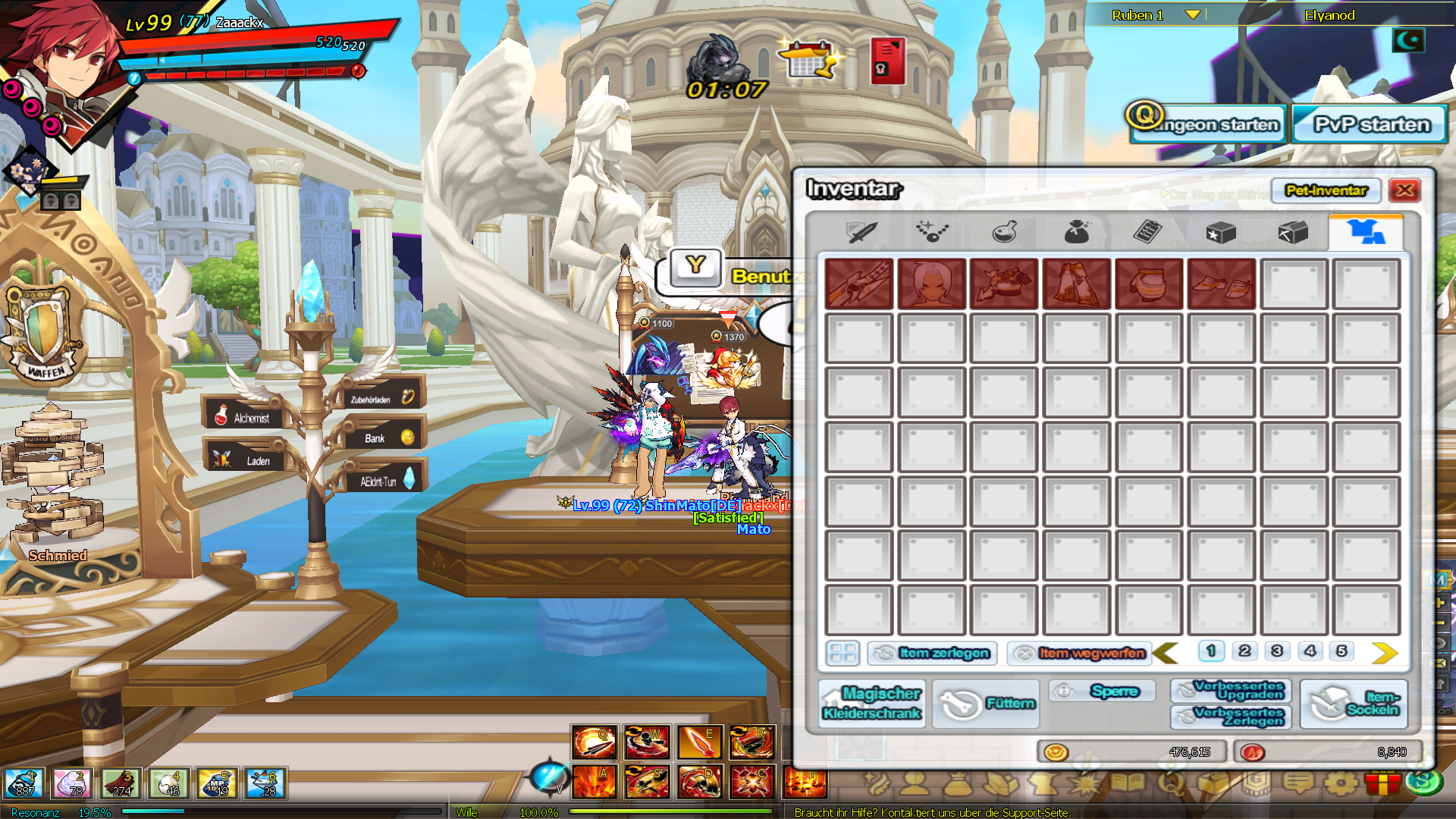
Task: Open the Magischer Kleiderschrank
Action: click(x=871, y=703)
